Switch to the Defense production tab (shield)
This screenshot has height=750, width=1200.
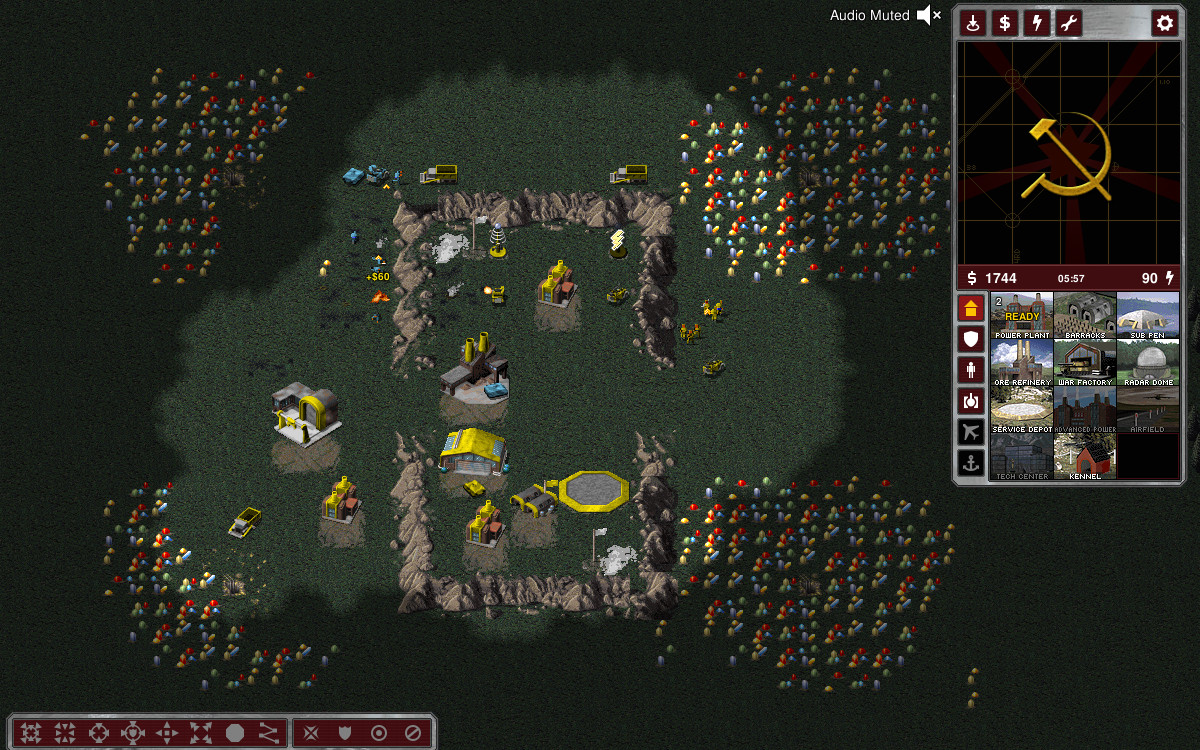(x=970, y=339)
